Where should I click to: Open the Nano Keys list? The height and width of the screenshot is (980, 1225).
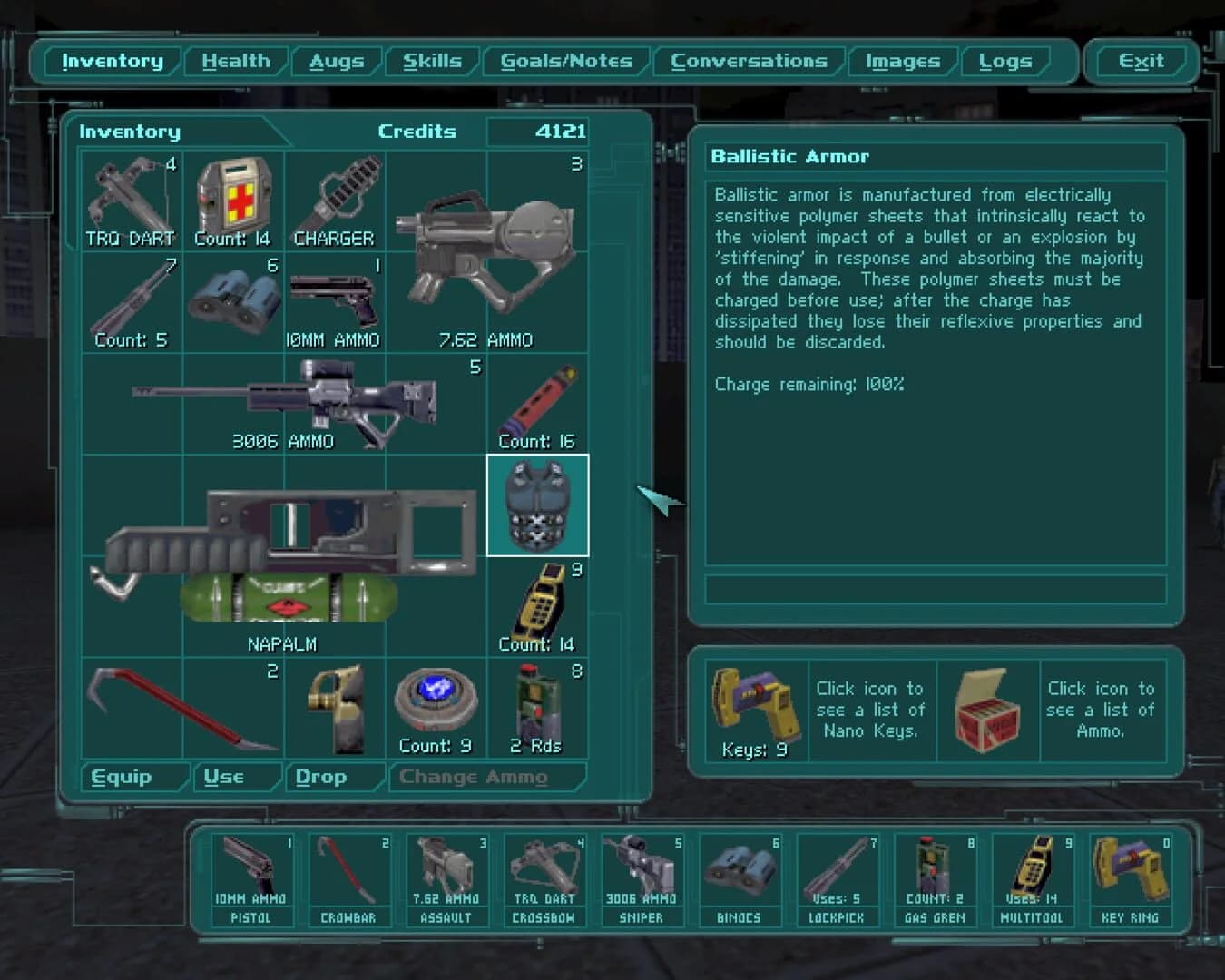click(754, 710)
